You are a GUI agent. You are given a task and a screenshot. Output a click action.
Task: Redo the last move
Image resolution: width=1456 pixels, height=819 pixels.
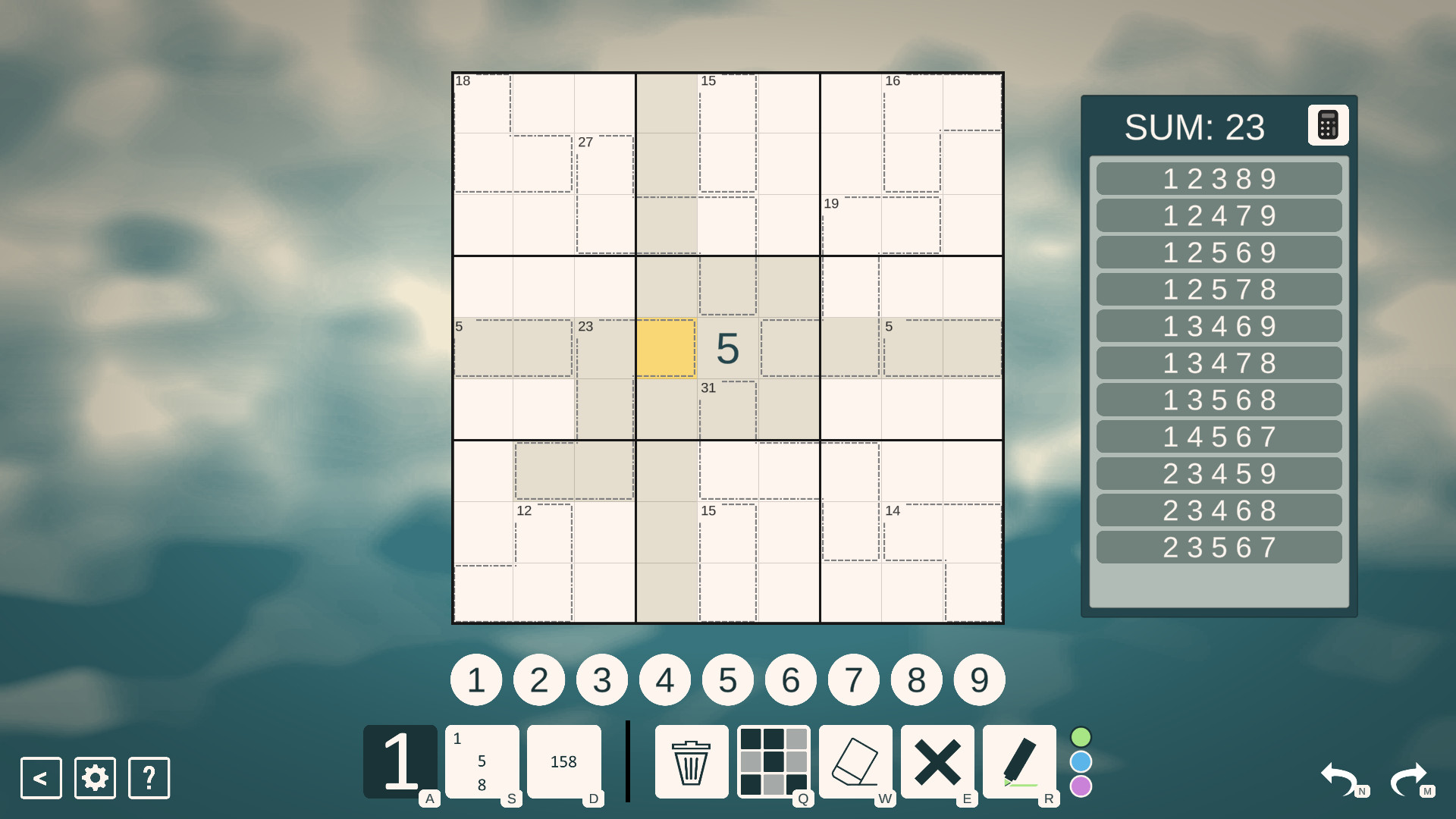click(x=1409, y=778)
